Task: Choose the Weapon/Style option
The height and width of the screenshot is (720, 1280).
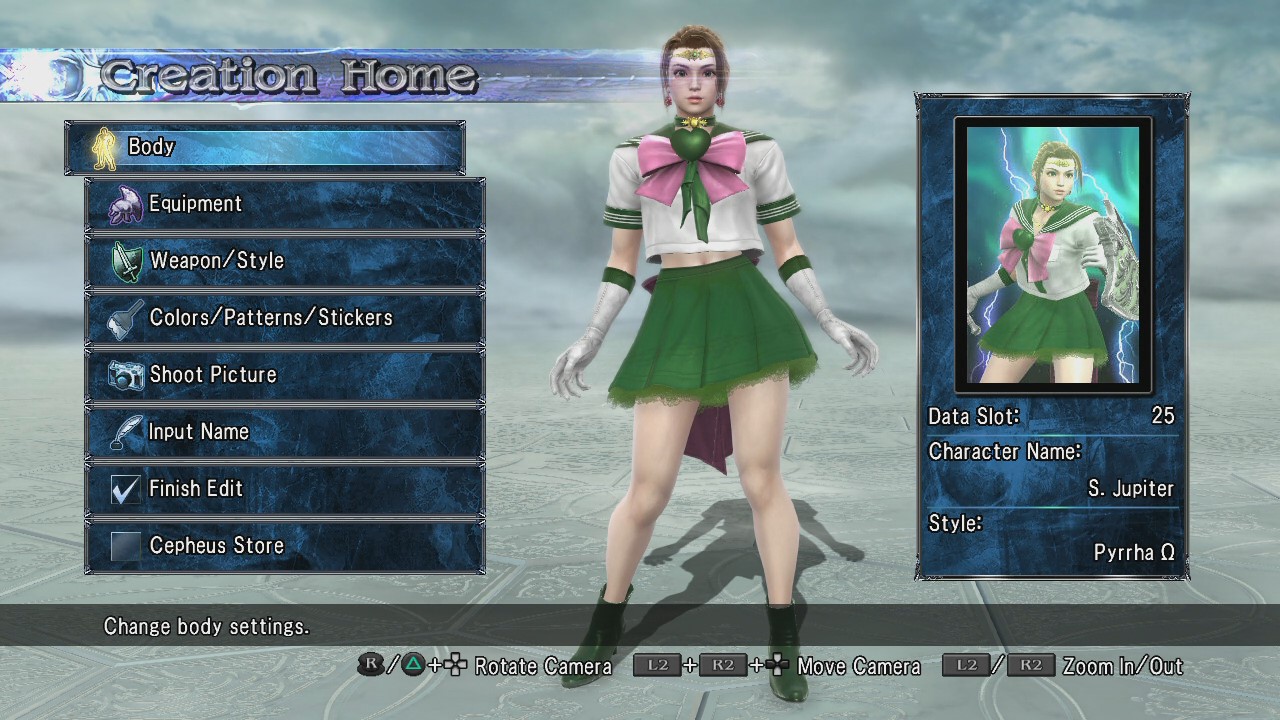Action: point(285,261)
